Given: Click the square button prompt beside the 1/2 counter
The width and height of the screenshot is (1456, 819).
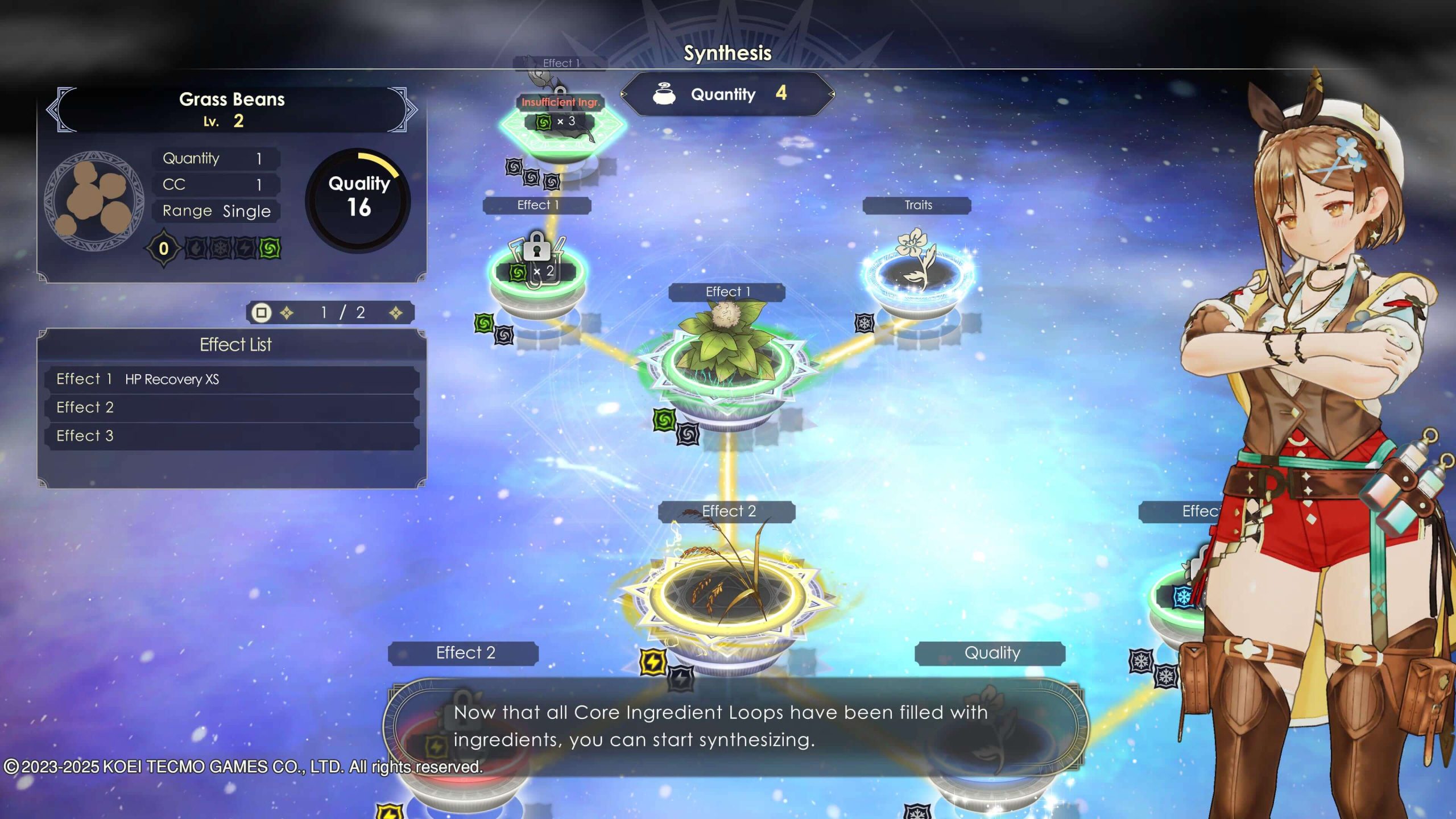Looking at the screenshot, I should [261, 312].
